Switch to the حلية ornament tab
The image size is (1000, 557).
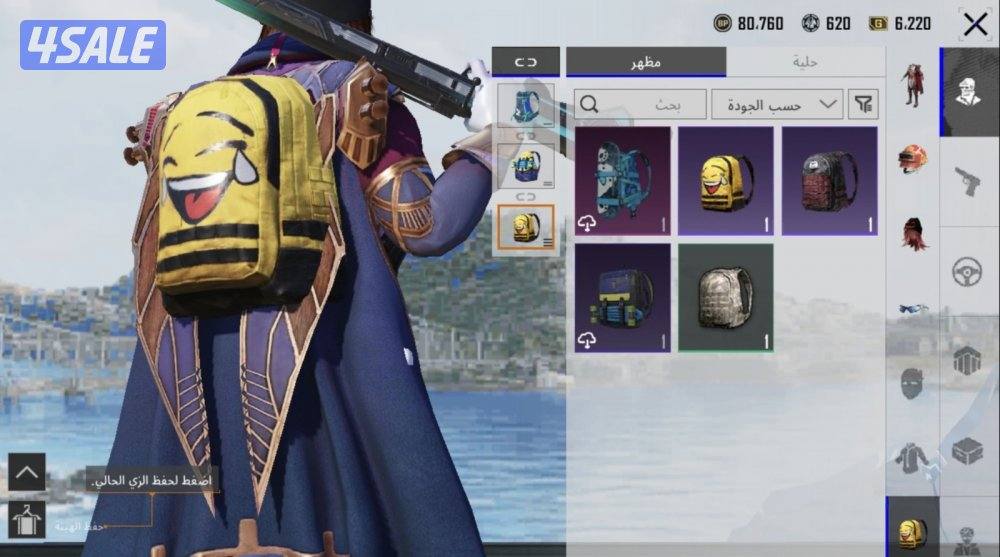pos(805,62)
